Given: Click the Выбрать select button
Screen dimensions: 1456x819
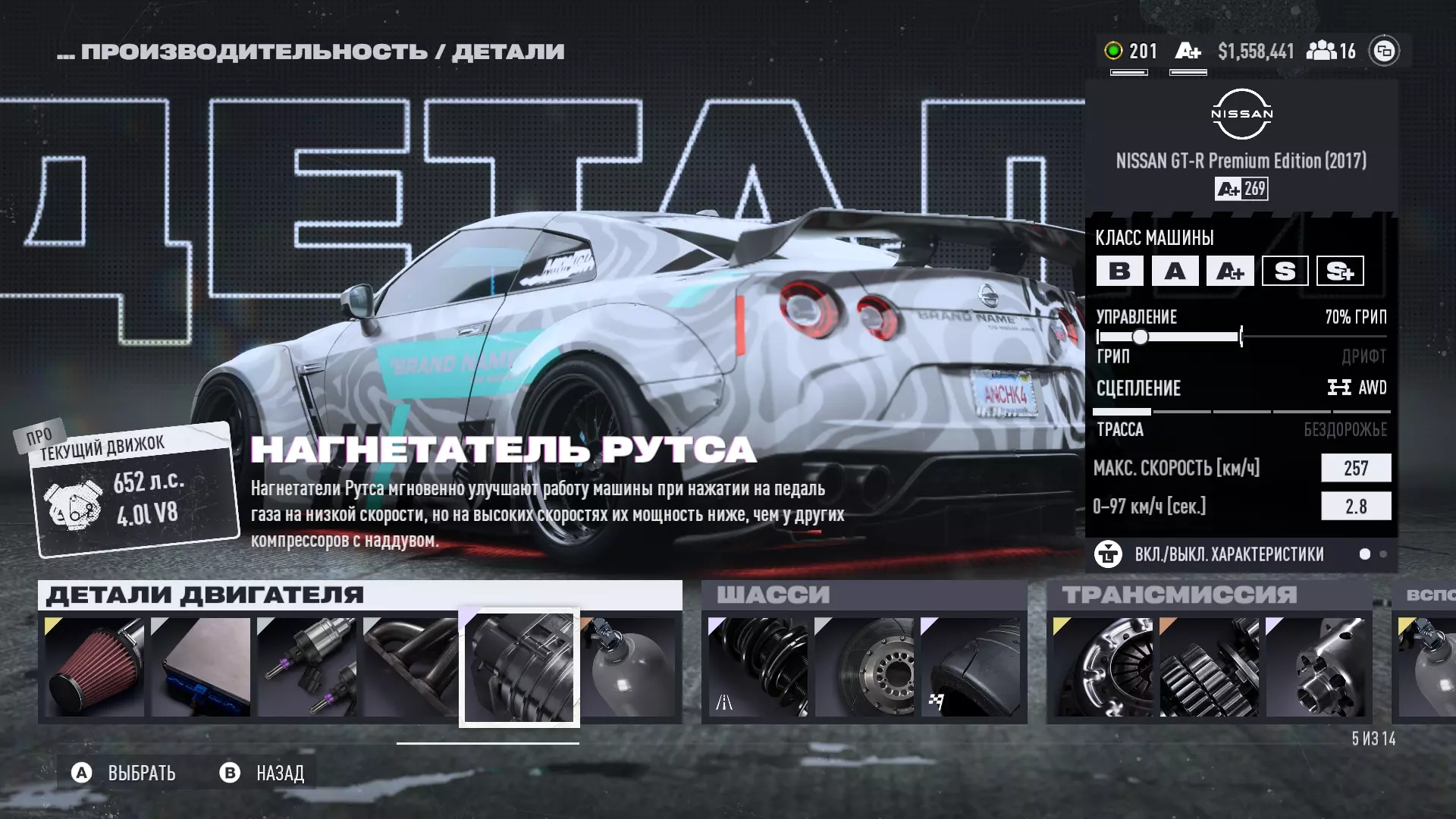Looking at the screenshot, I should [125, 773].
